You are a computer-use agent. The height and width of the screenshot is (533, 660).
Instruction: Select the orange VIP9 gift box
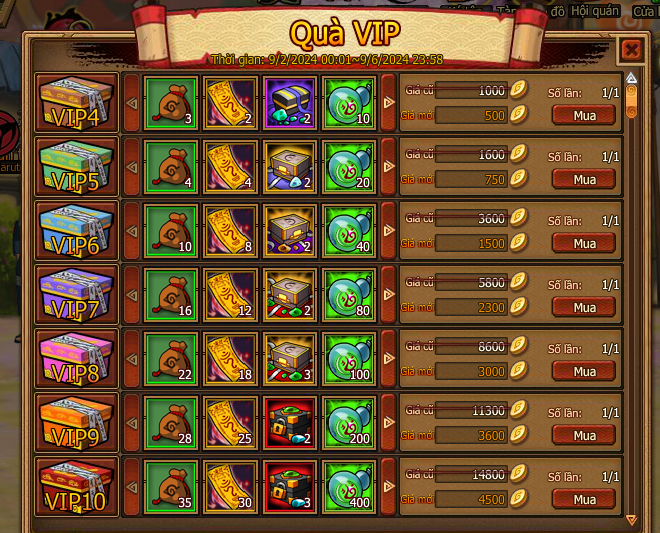coord(76,422)
